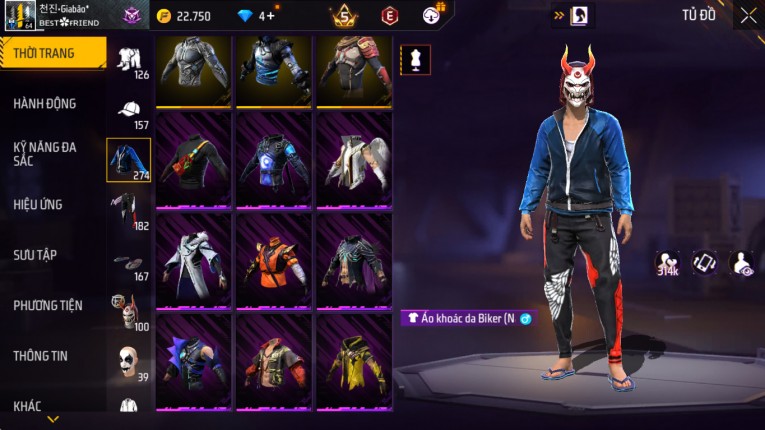Close the TỦ ĐỒ wardrobe screen
This screenshot has width=765, height=430.
[x=748, y=15]
